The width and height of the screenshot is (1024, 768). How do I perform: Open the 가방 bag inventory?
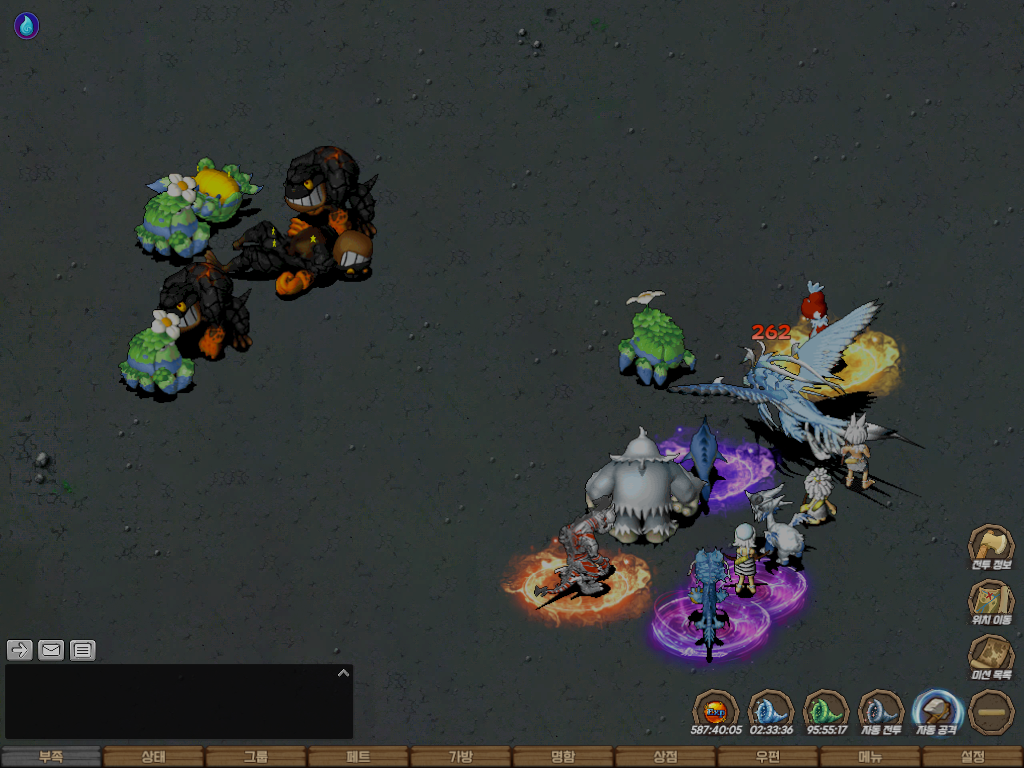click(x=460, y=757)
